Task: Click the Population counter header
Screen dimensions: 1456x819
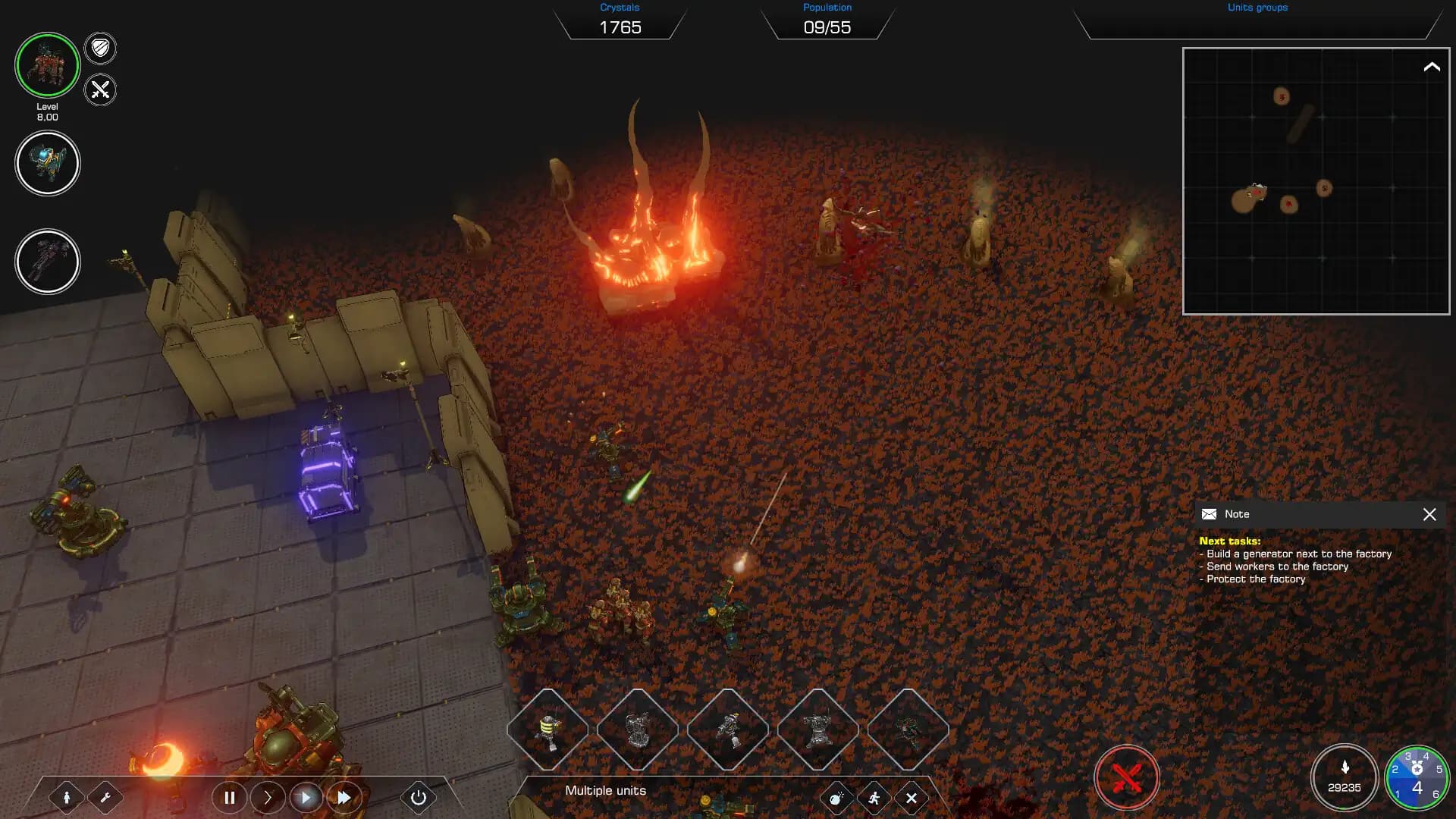Action: pyautogui.click(x=827, y=7)
